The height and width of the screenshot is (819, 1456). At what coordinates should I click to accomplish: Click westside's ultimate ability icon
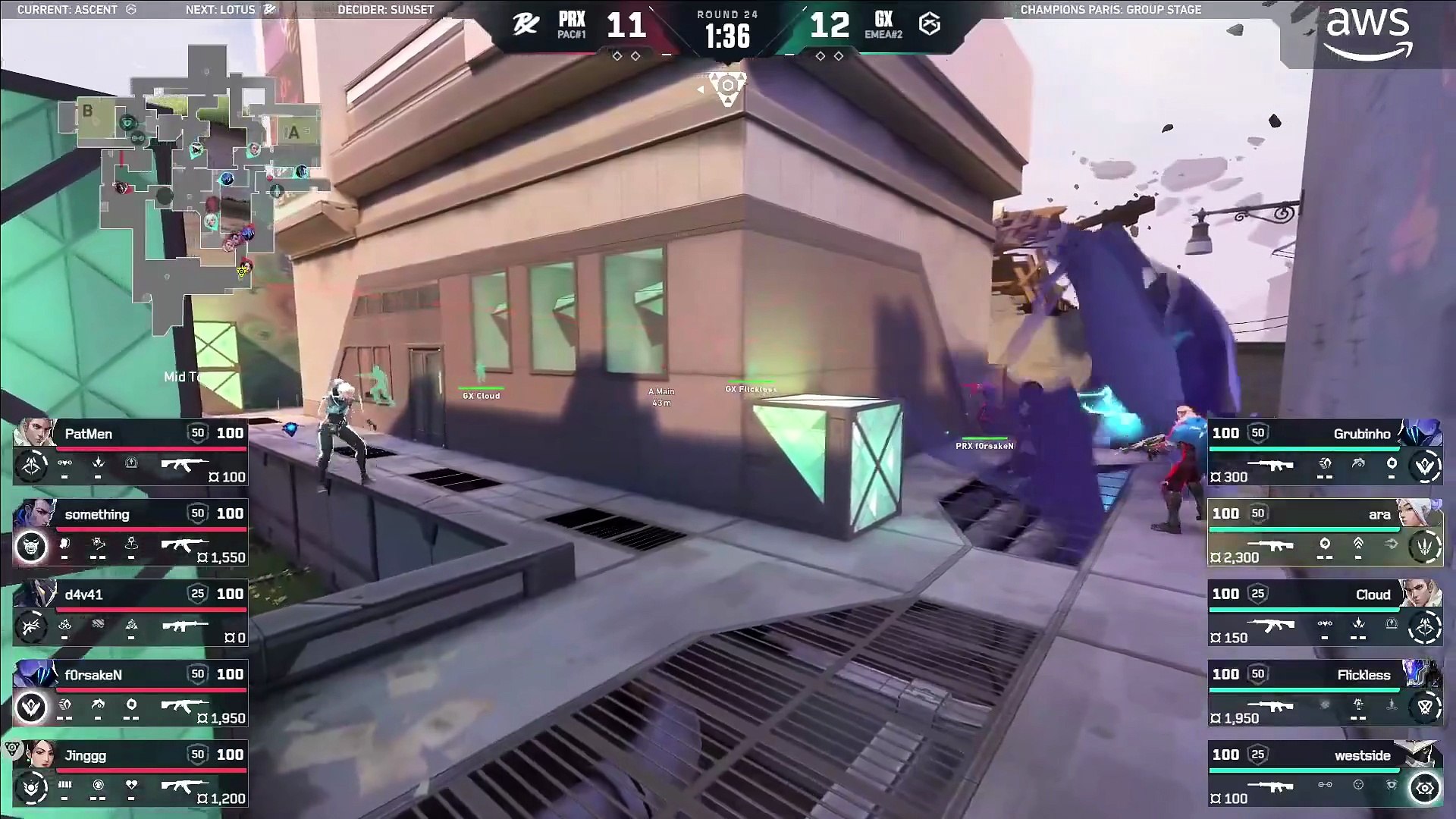coord(1424,789)
